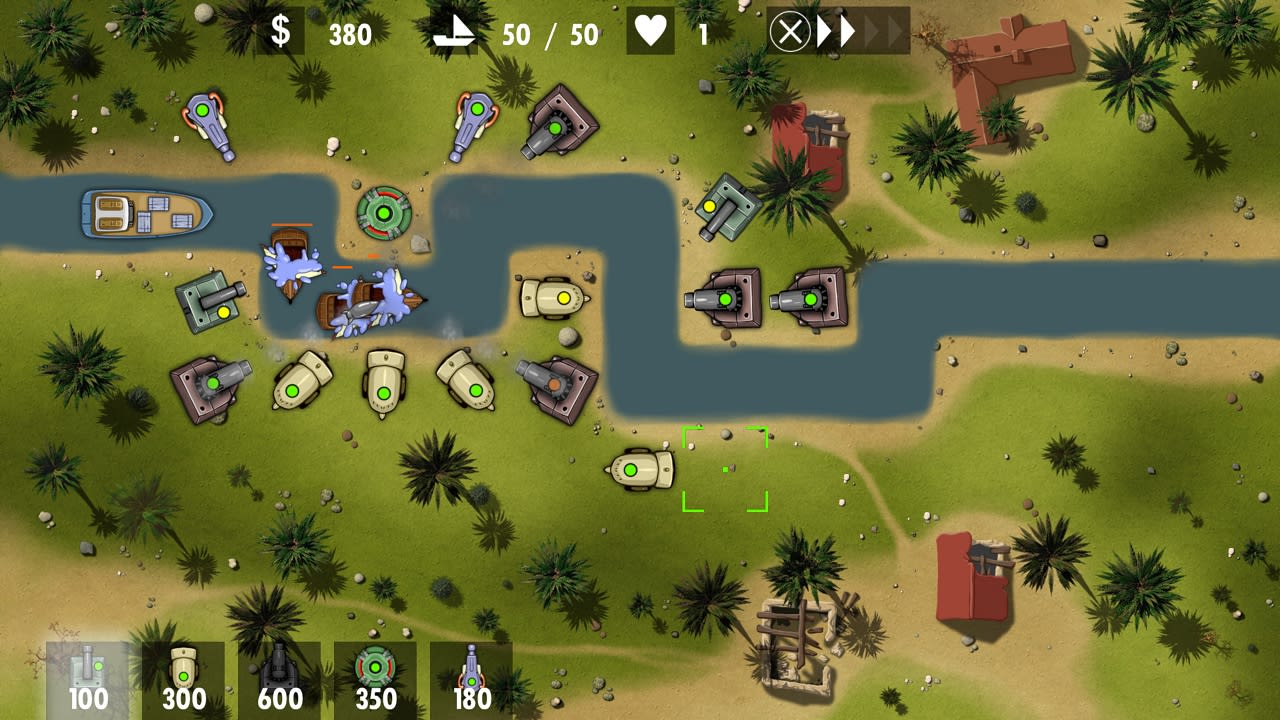Select the tower inside the green selection brackets
This screenshot has width=1280, height=720.
[724, 470]
